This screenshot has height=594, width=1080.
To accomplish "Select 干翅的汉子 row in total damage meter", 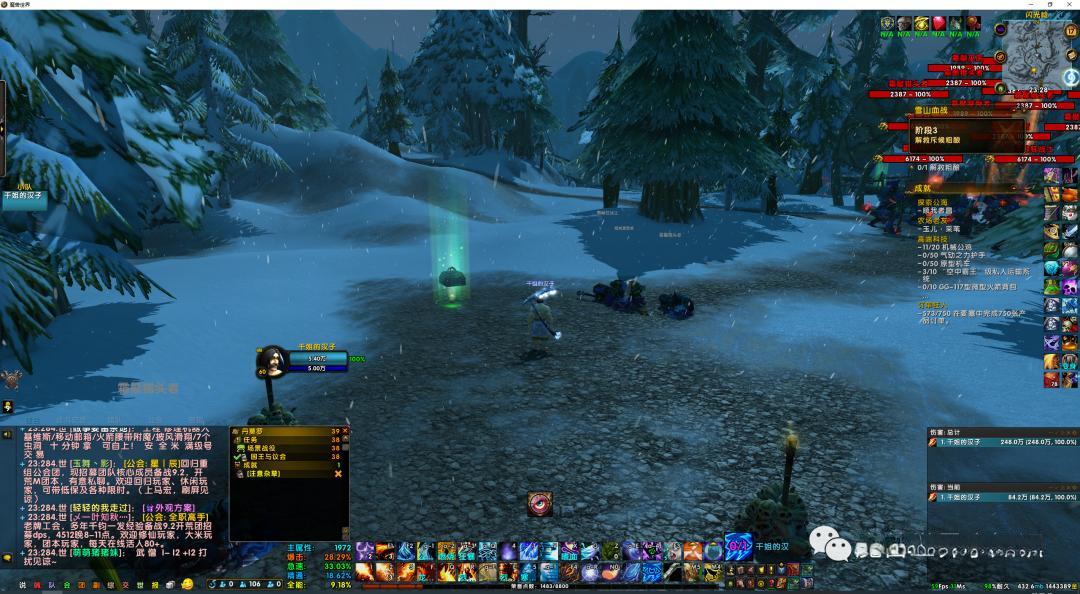I will coord(1002,442).
